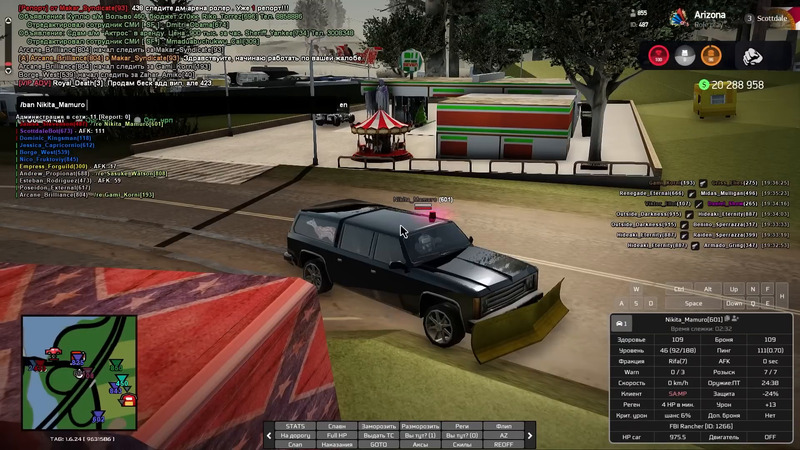800x450 pixels.
Task: Toggle the REOFF button
Action: [x=503, y=444]
